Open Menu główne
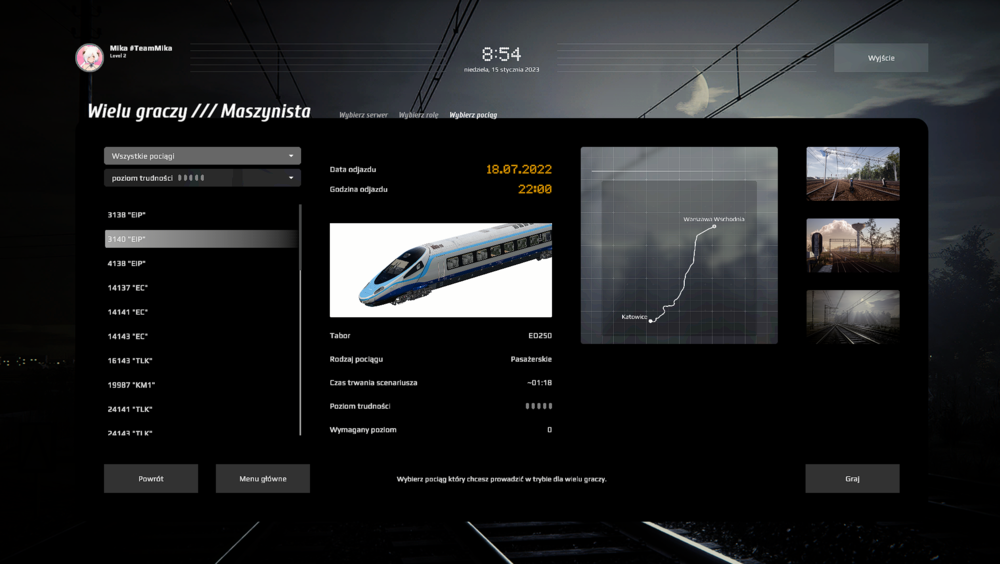This screenshot has height=564, width=1000. tap(262, 478)
